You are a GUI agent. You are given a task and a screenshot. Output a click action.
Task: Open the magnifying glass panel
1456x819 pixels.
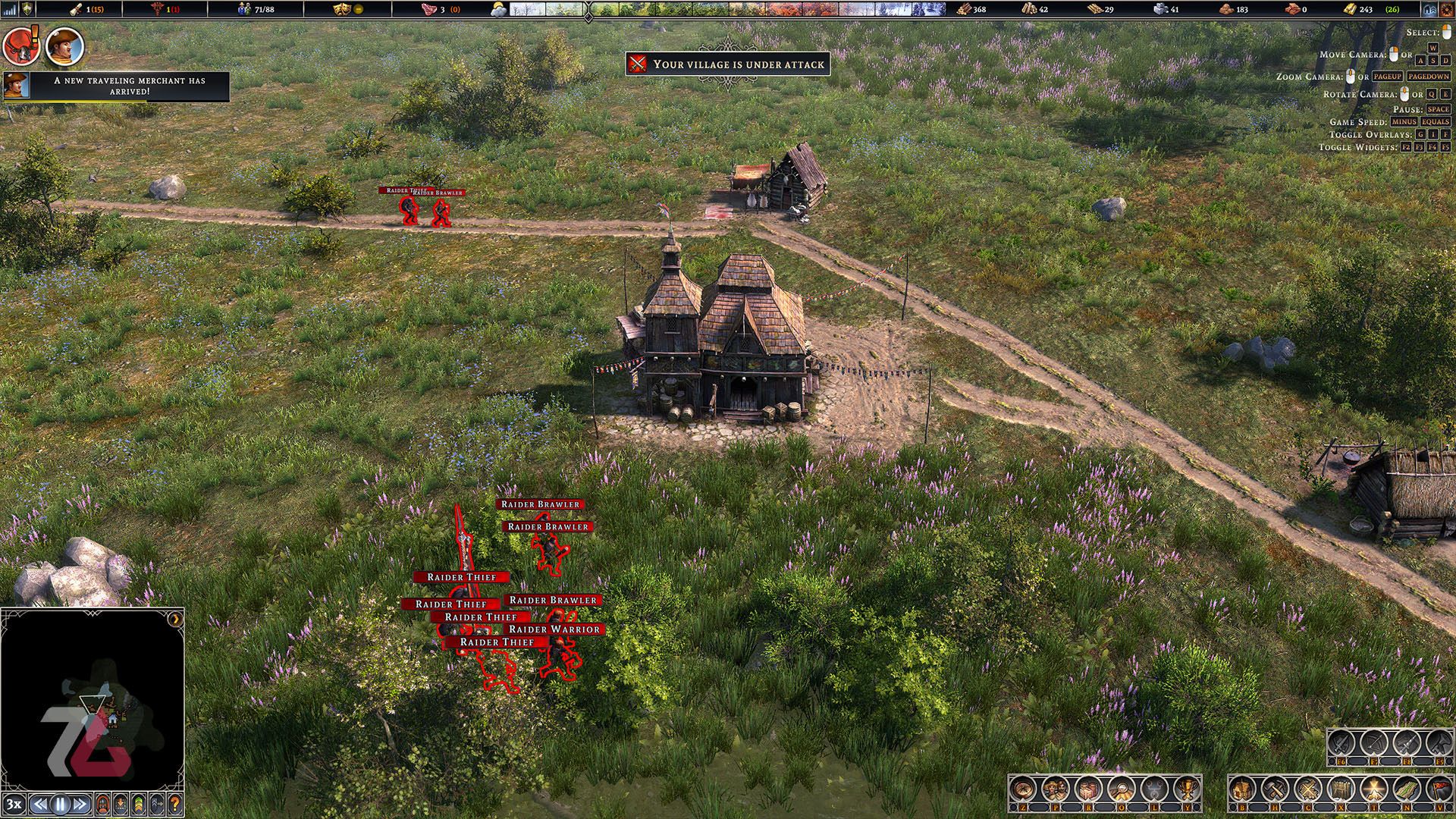tap(1121, 789)
